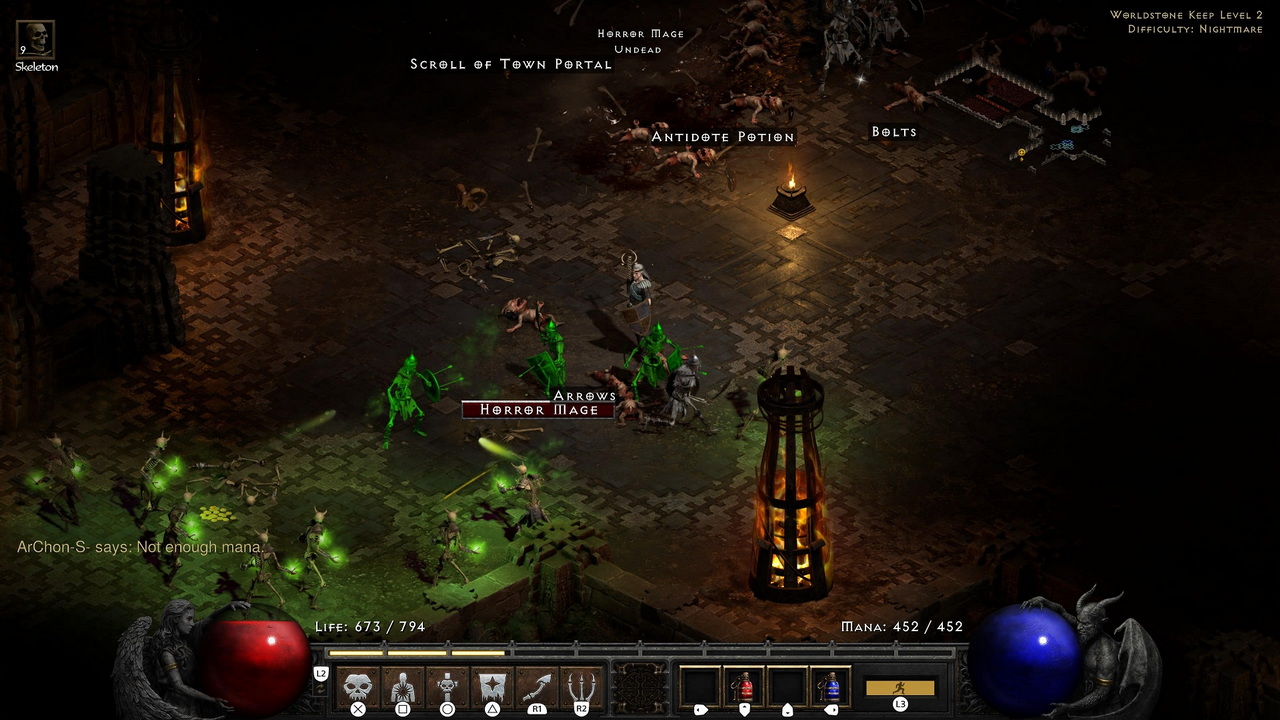Click the Skeleton summon portrait
1280x720 pixels.
point(36,40)
